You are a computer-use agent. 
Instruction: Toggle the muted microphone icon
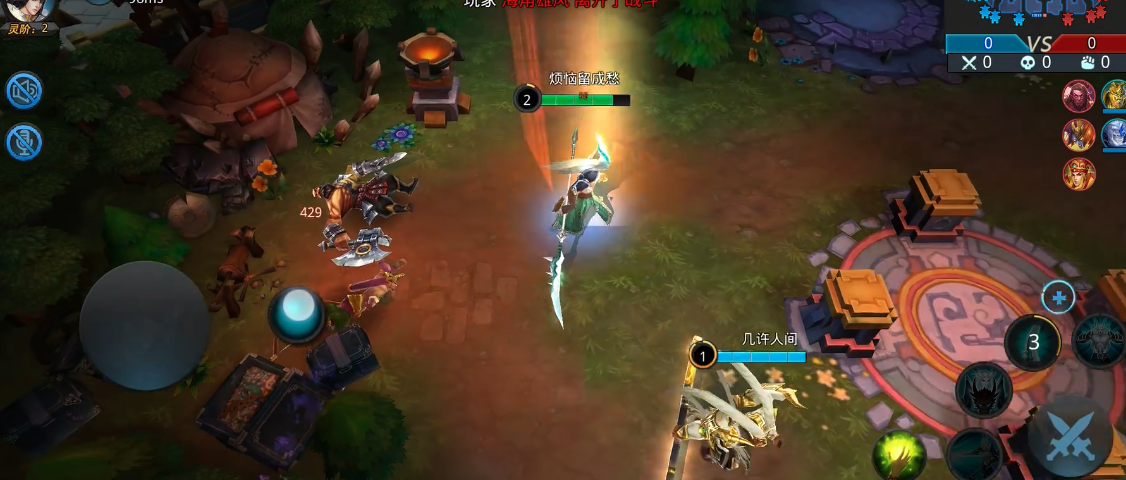point(25,142)
